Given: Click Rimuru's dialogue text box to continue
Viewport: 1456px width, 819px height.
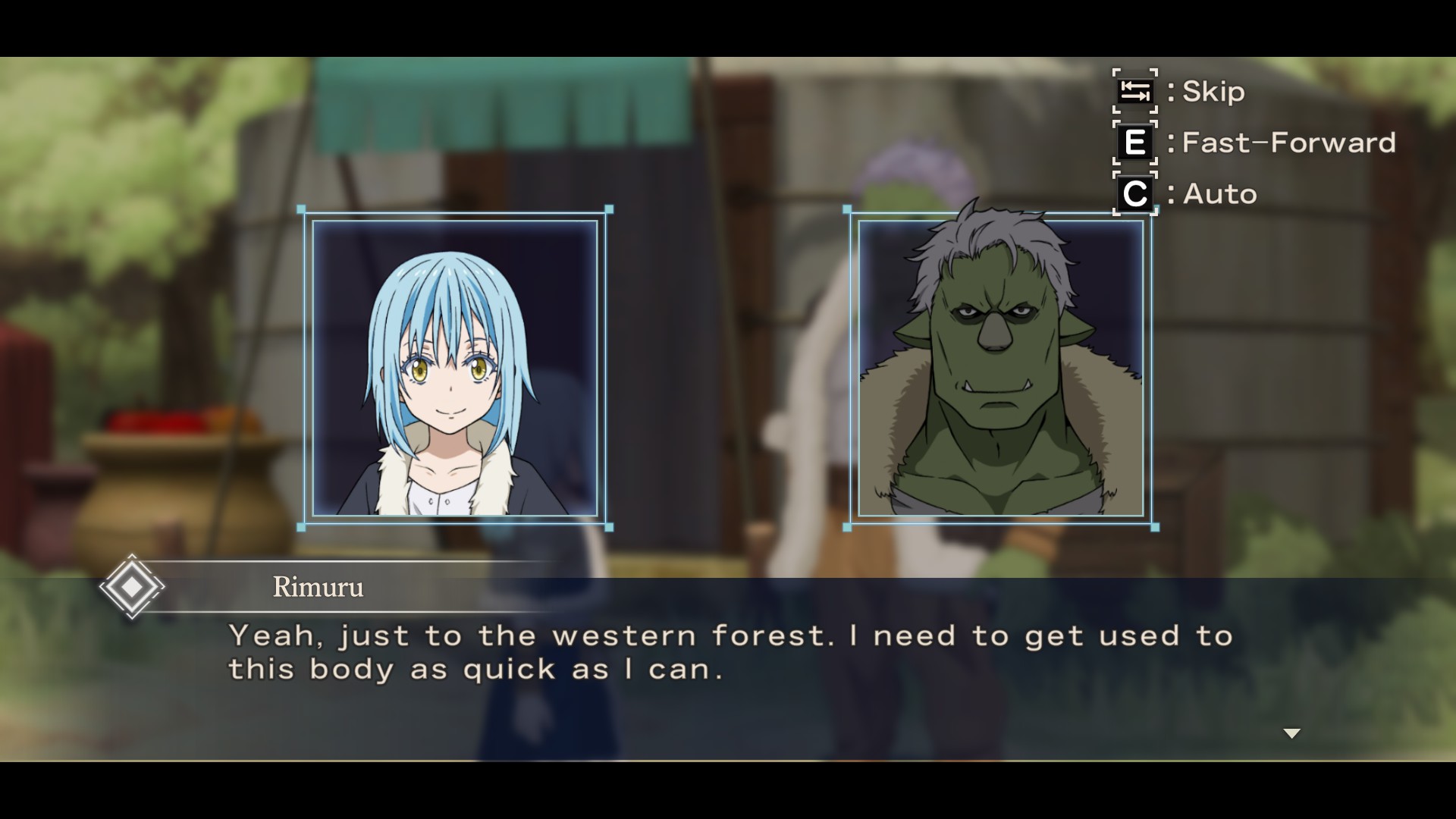Looking at the screenshot, I should pyautogui.click(x=728, y=669).
